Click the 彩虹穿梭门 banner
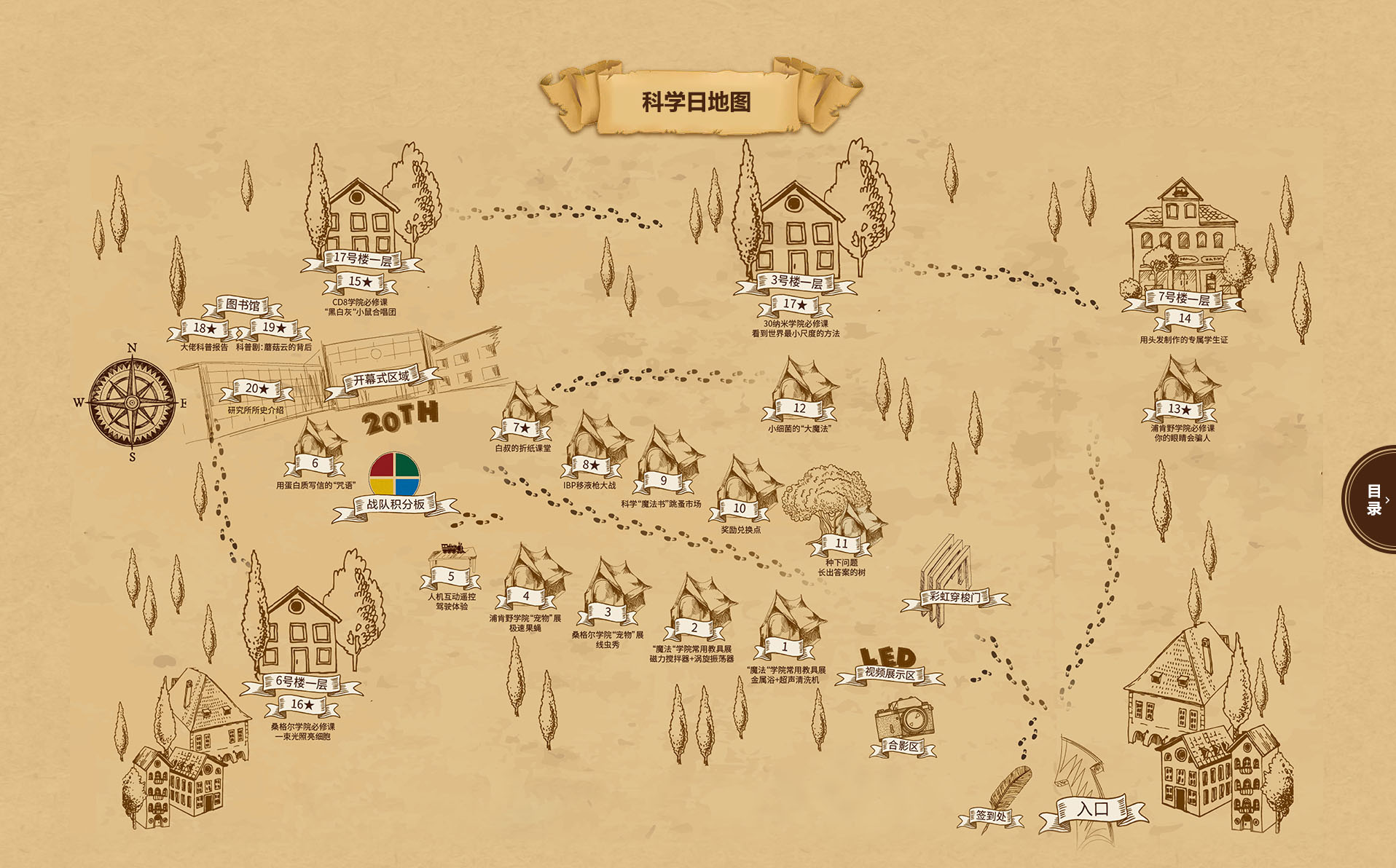The image size is (1396, 868). point(954,598)
